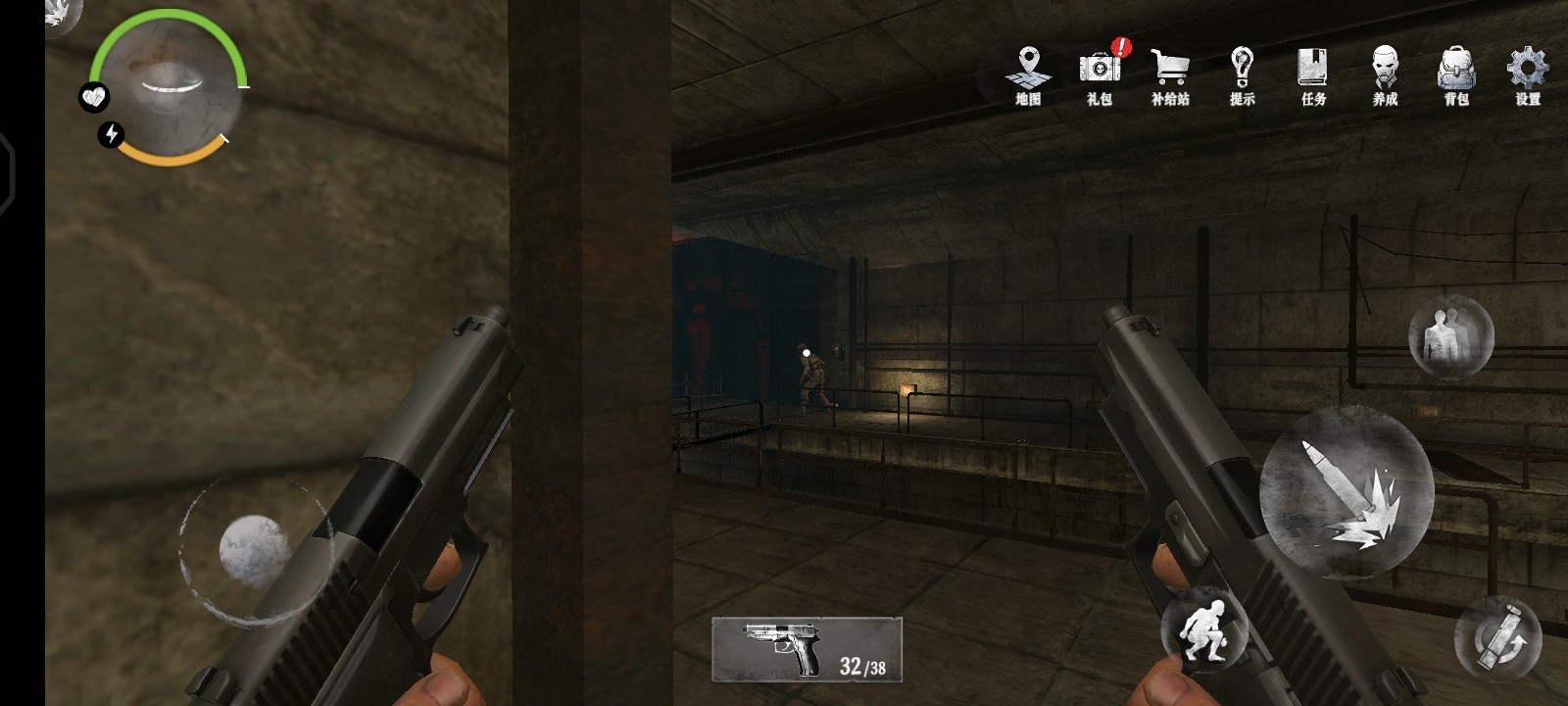Open the 任务 quest log

click(x=1313, y=75)
